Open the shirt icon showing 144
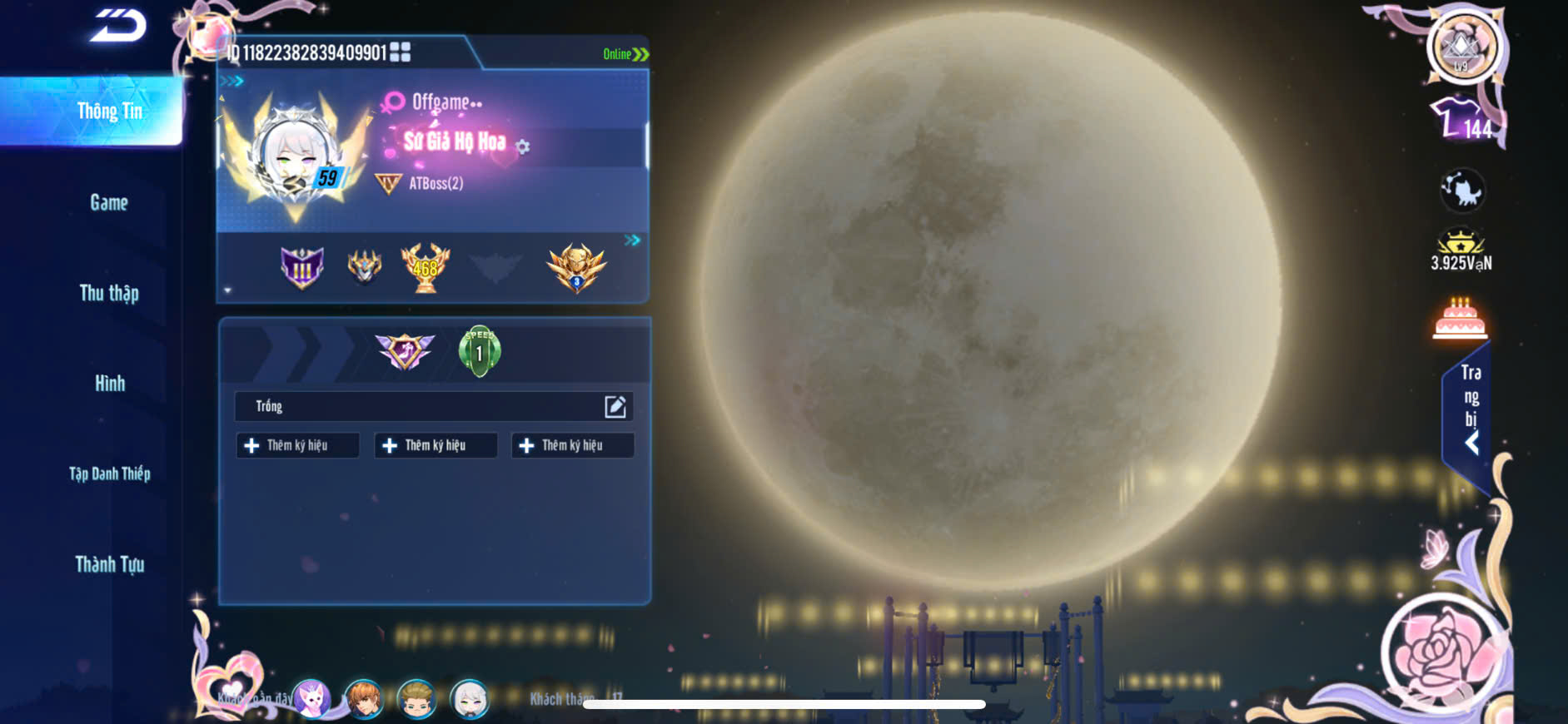 pos(1461,121)
